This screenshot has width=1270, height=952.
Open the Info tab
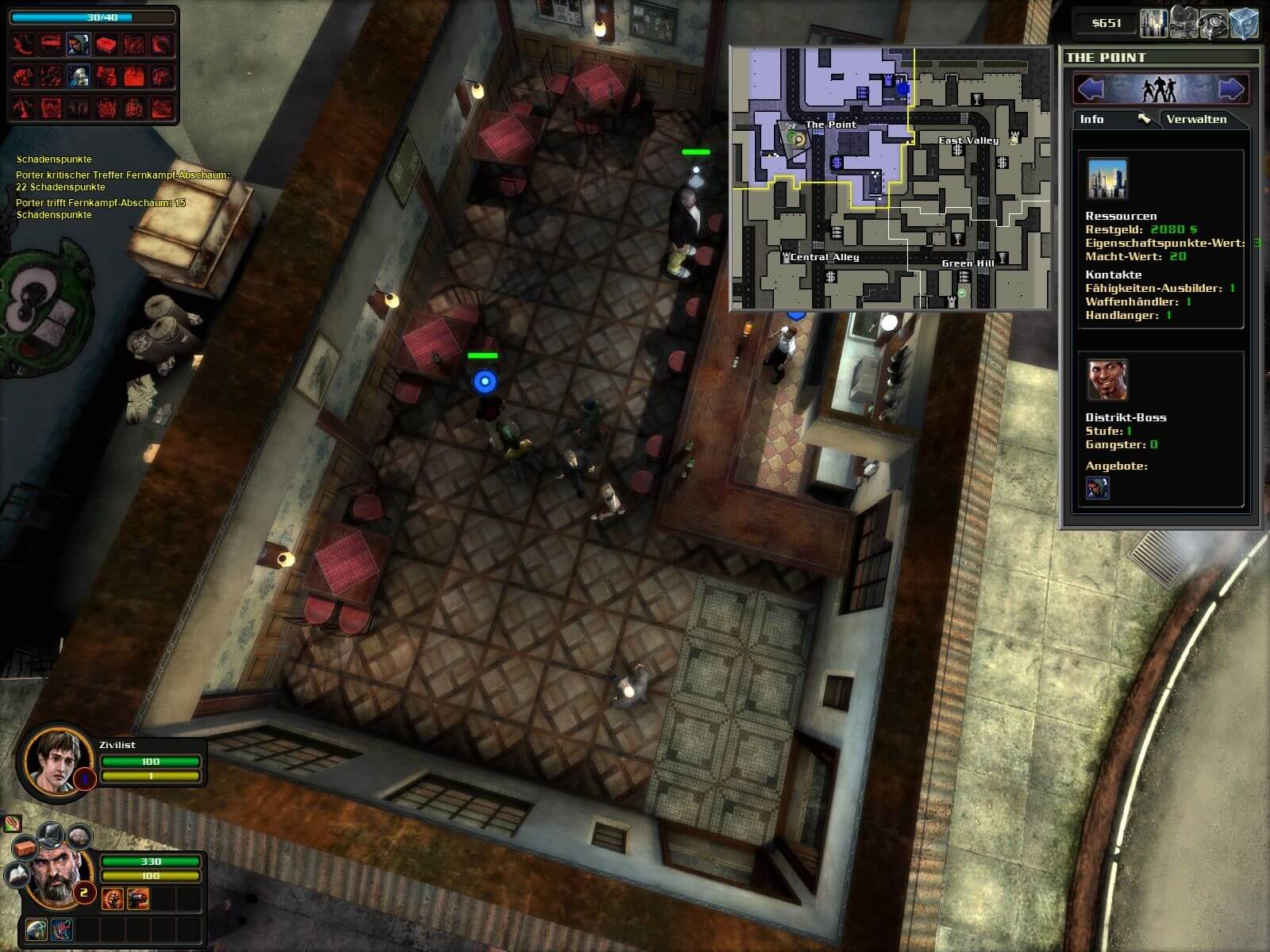[1092, 119]
